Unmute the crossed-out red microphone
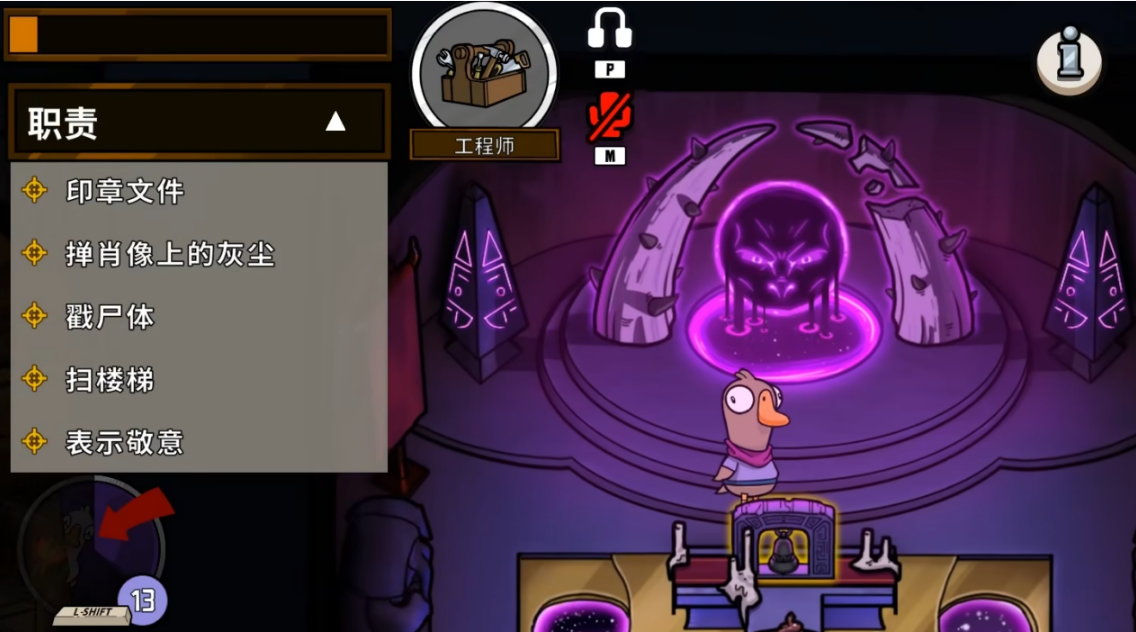 pyautogui.click(x=609, y=118)
